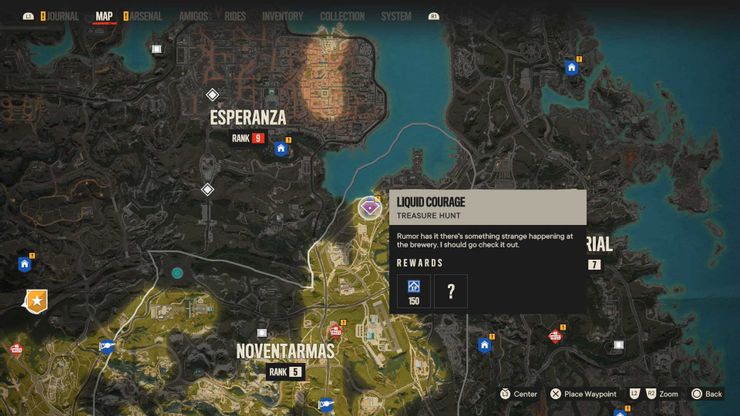
Task: Select the purple Liquid Courage treasure hunt marker
Action: pos(369,208)
